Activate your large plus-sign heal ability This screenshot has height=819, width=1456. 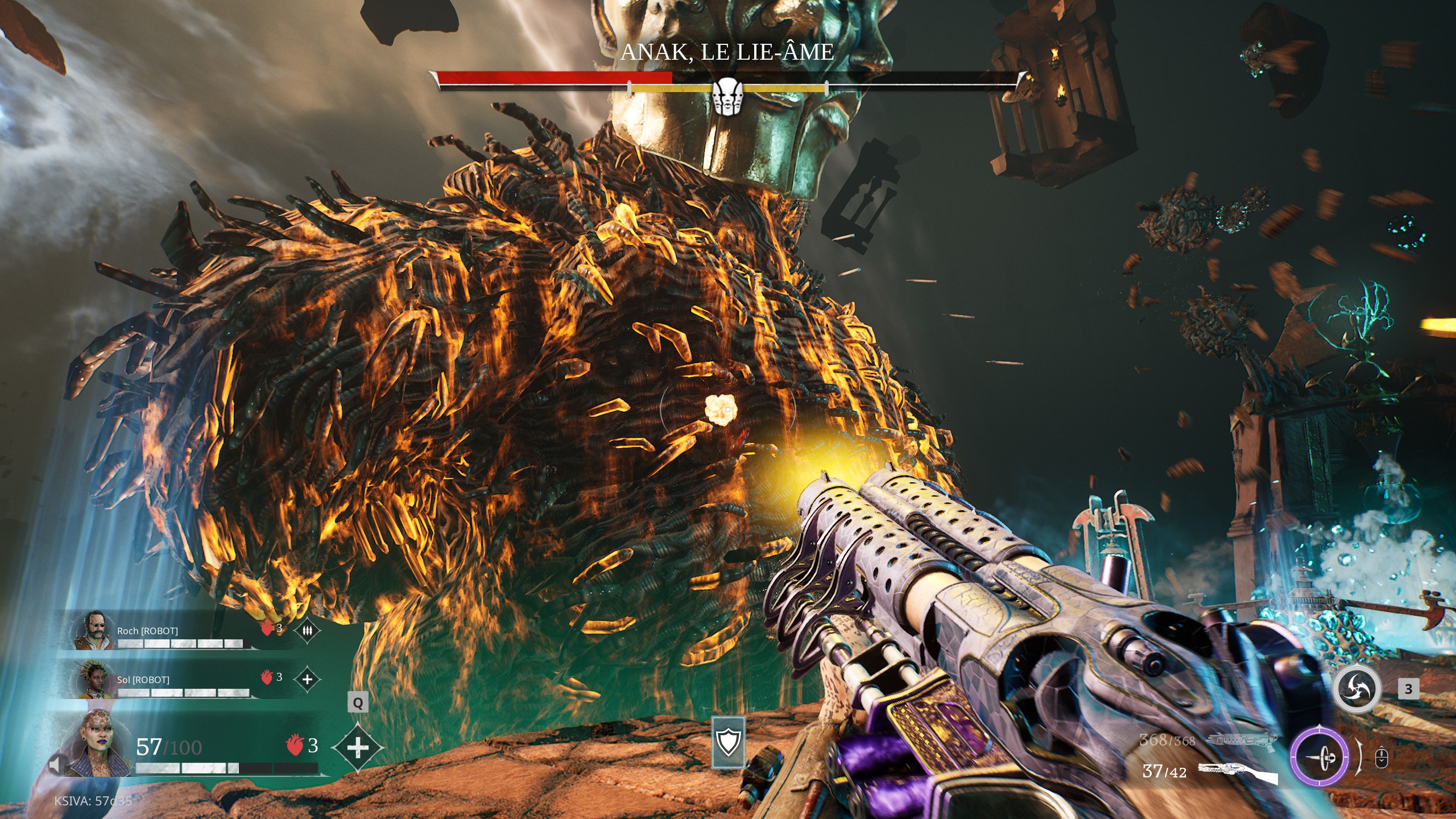point(357,747)
